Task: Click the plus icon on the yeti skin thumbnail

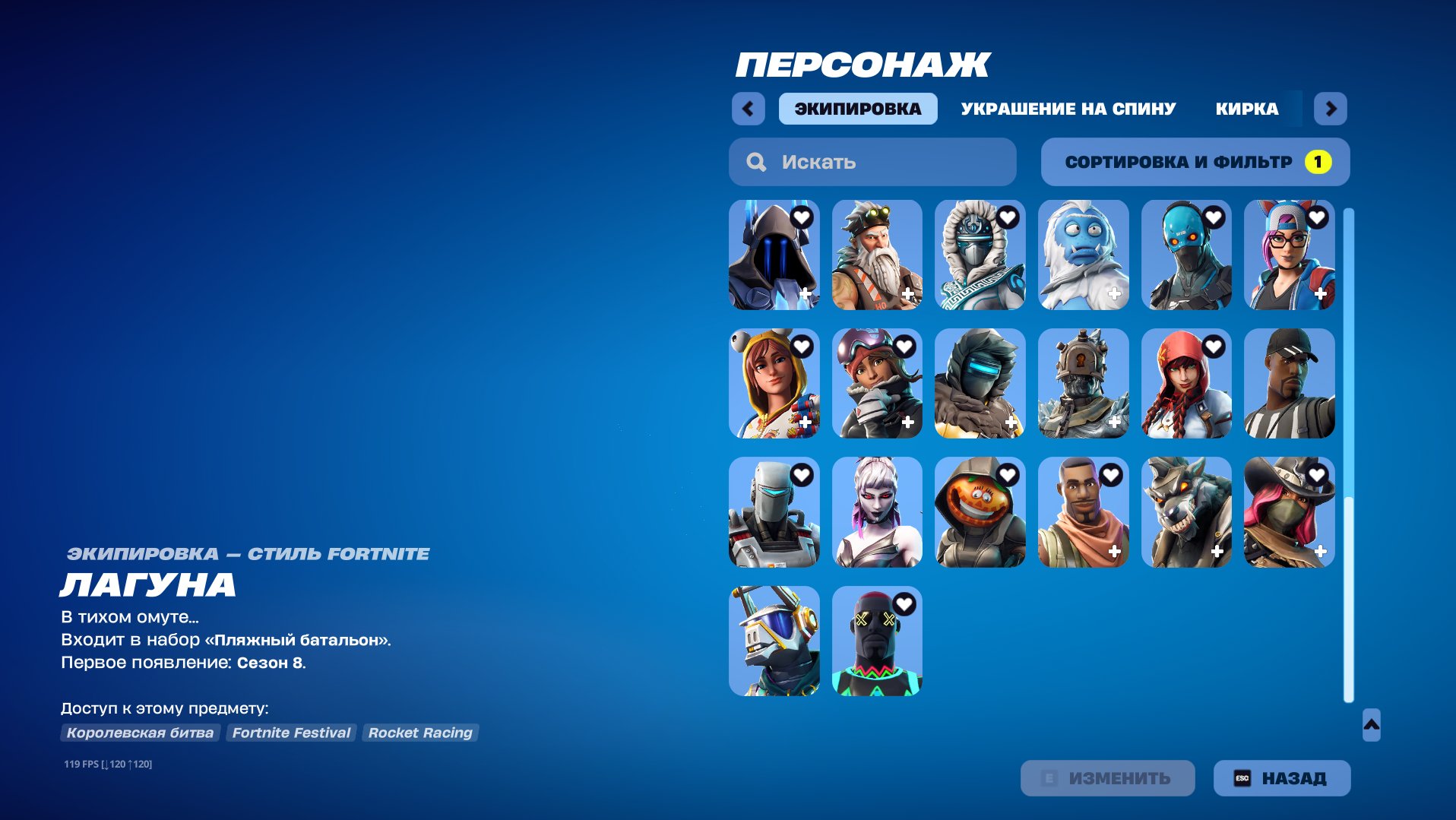Action: click(x=1113, y=294)
